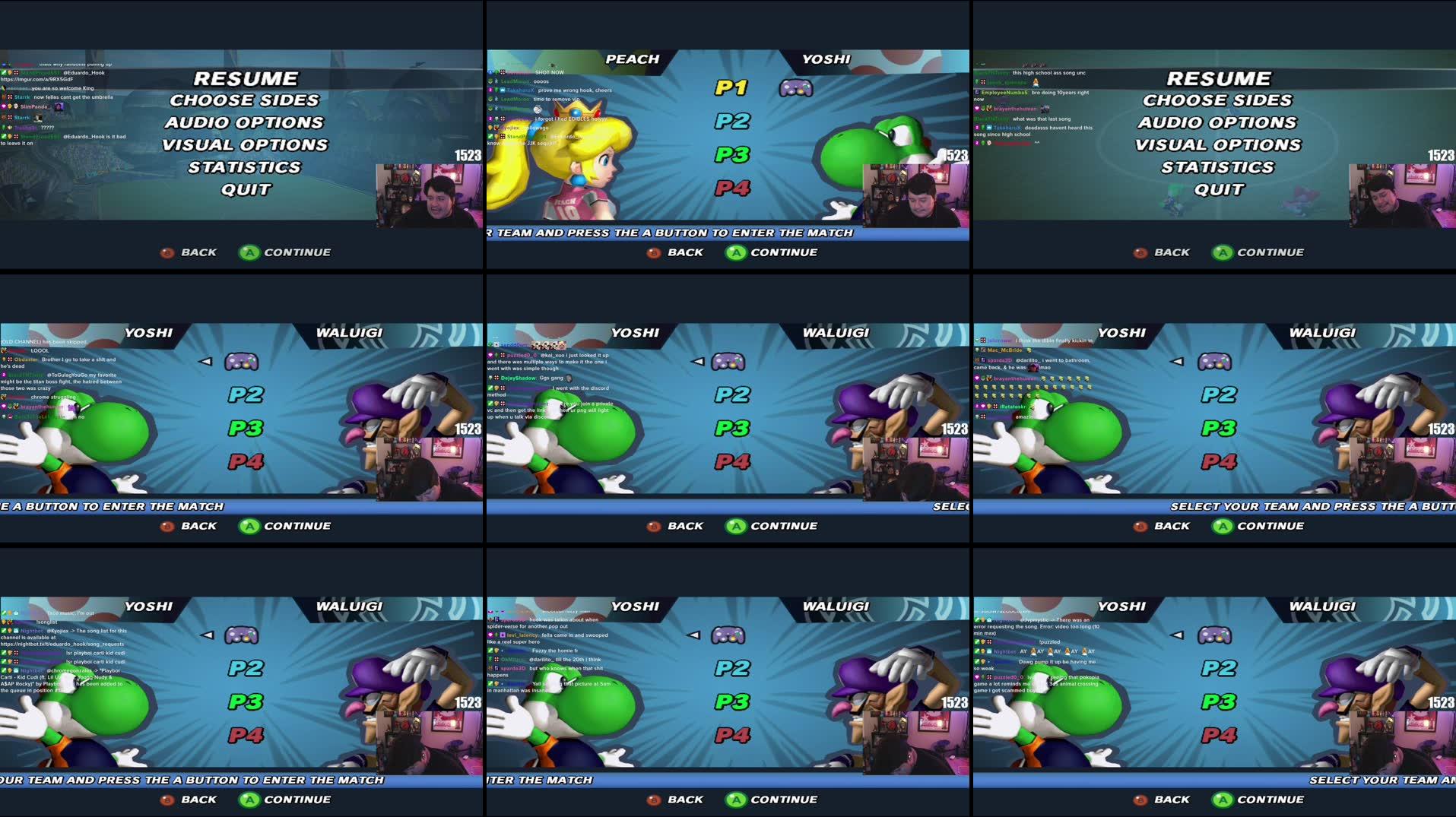Image resolution: width=1456 pixels, height=817 pixels.
Task: Select the purple GameCube controller icon in P1 slot
Action: coord(797,89)
